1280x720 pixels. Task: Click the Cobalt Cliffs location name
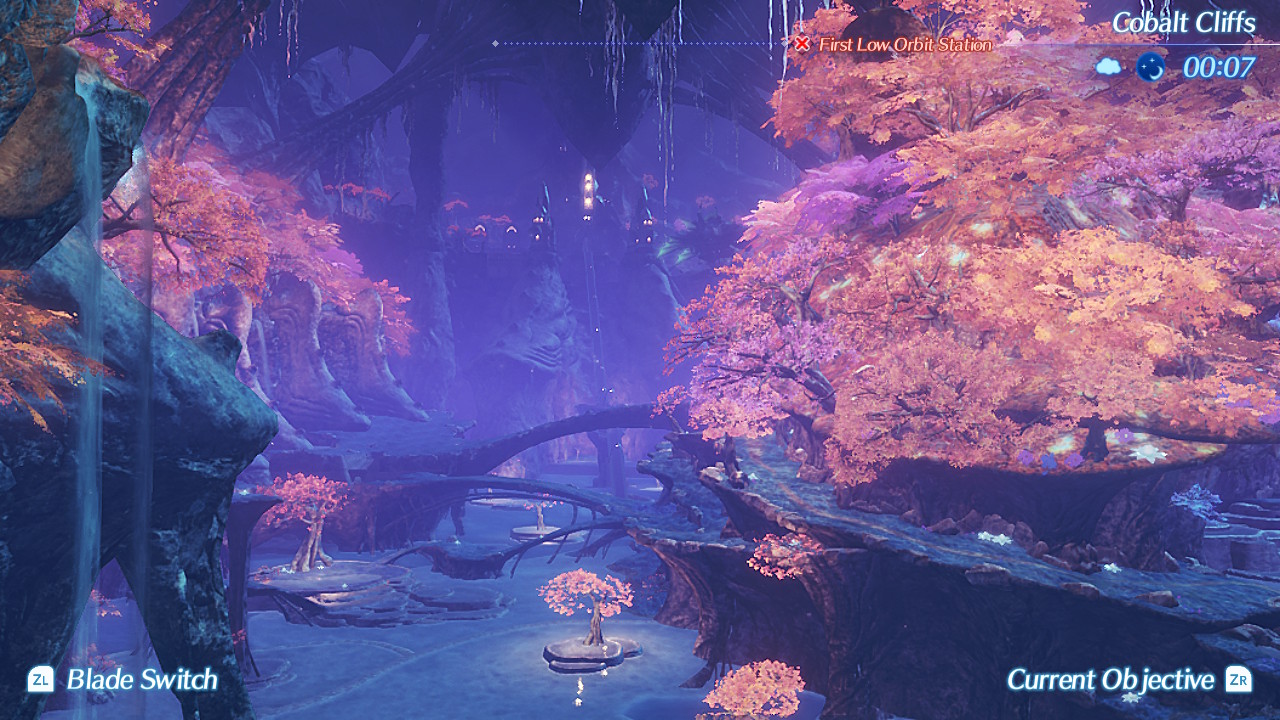1183,23
